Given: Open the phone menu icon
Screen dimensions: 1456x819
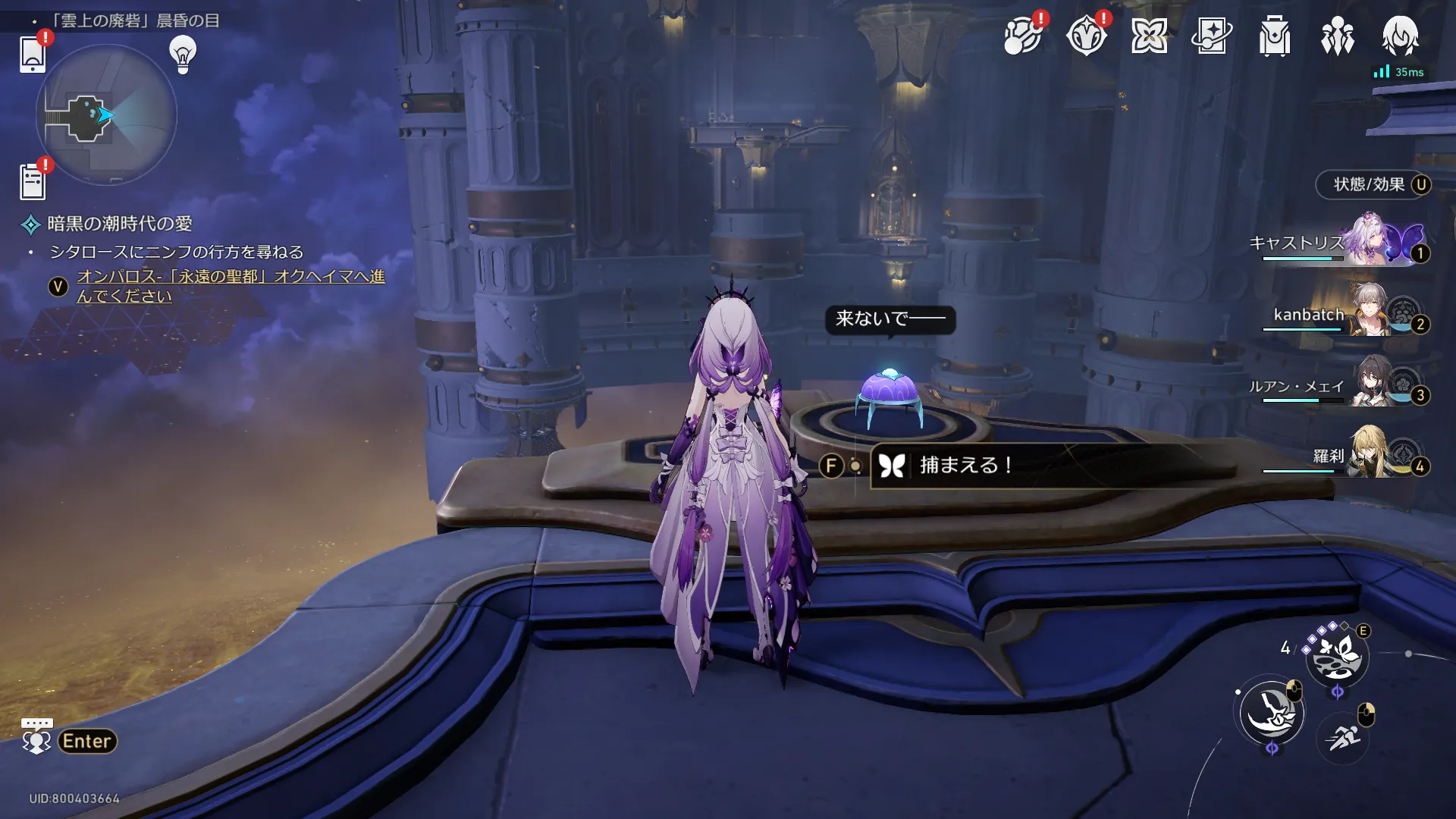Looking at the screenshot, I should click(x=33, y=54).
